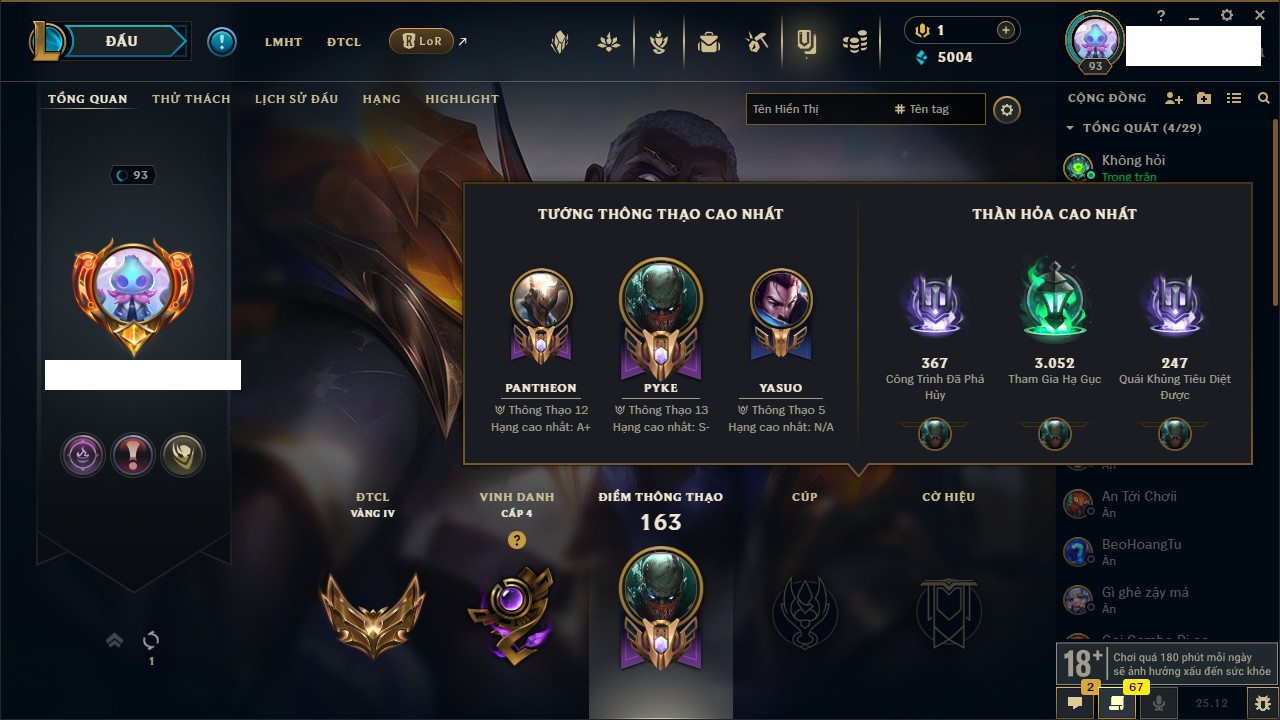Open the LMHT game section
Image resolution: width=1280 pixels, height=720 pixels.
click(283, 42)
